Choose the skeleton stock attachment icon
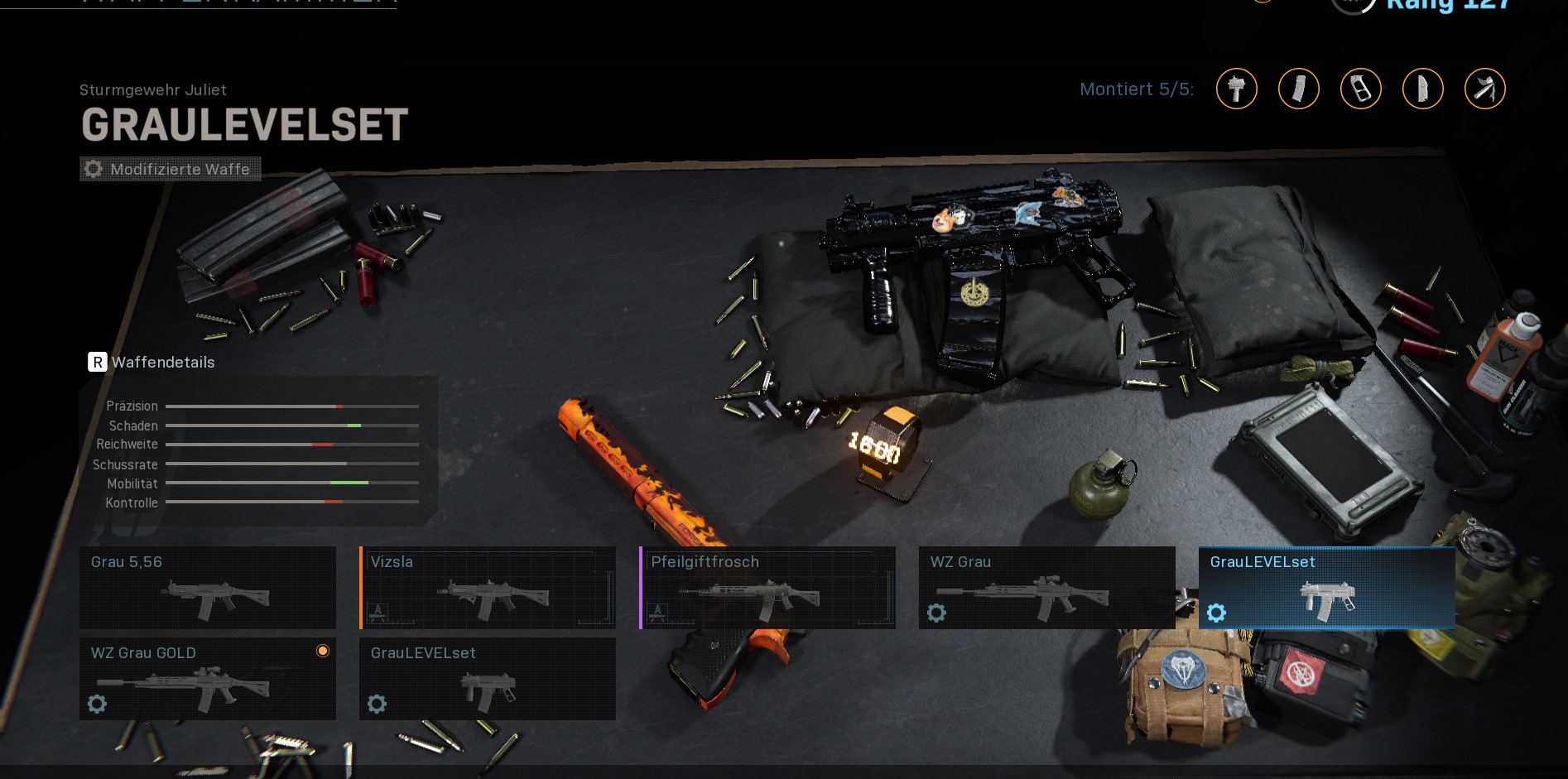This screenshot has height=779, width=1568. click(x=1361, y=89)
